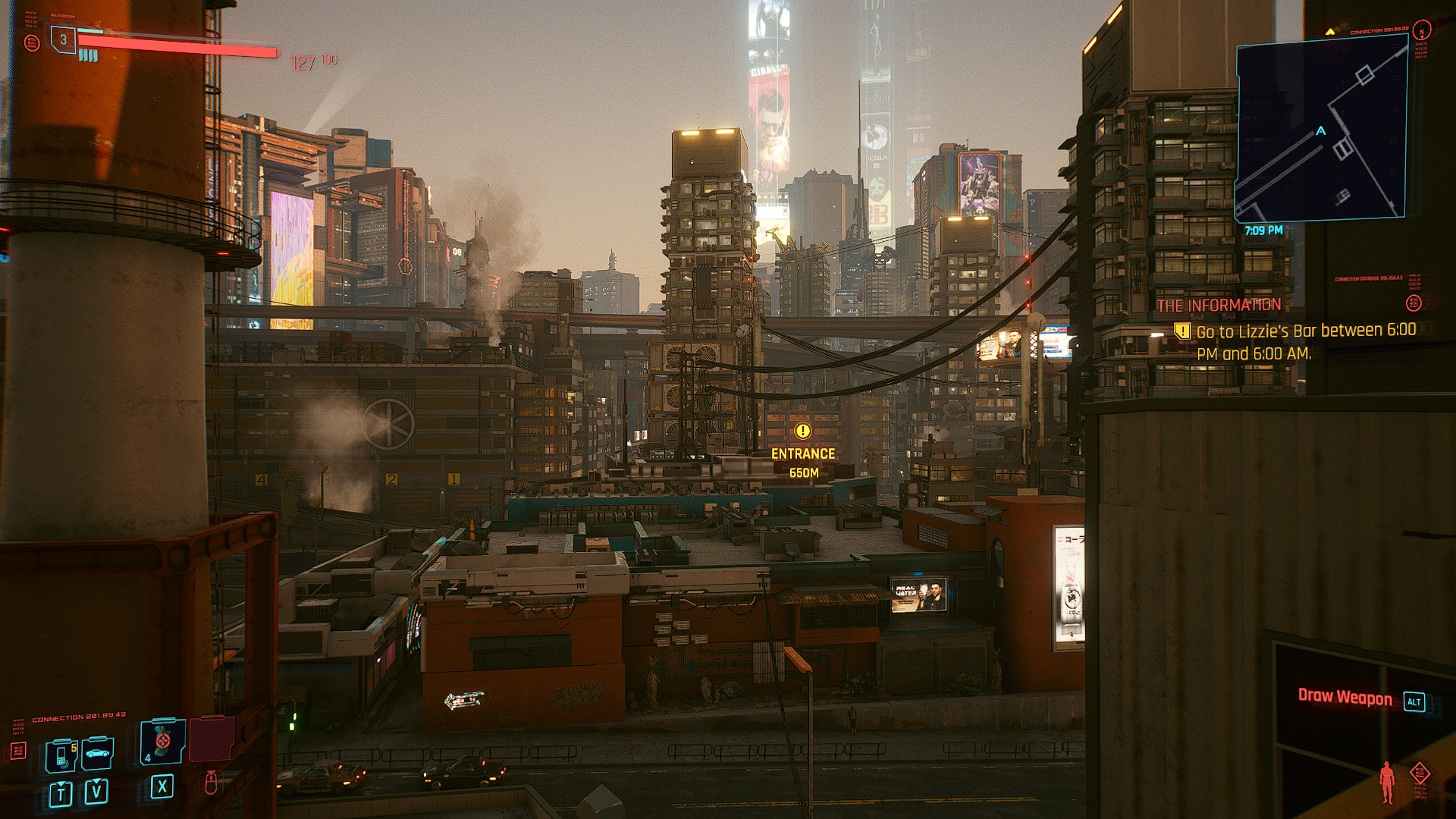Click the player level badge
Image resolution: width=1456 pixels, height=819 pixels.
point(64,39)
